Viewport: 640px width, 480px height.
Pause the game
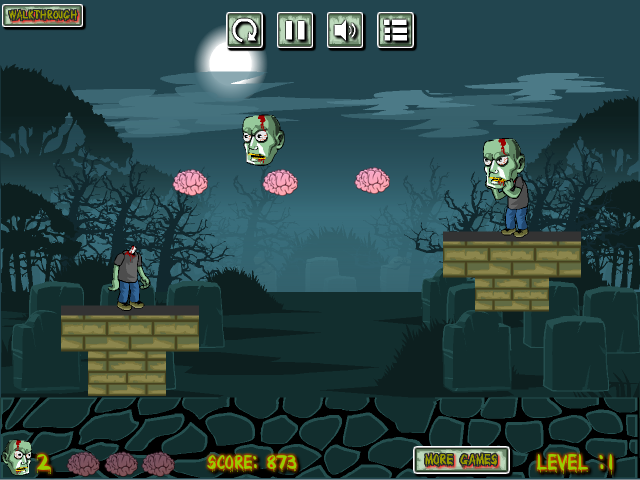point(295,31)
